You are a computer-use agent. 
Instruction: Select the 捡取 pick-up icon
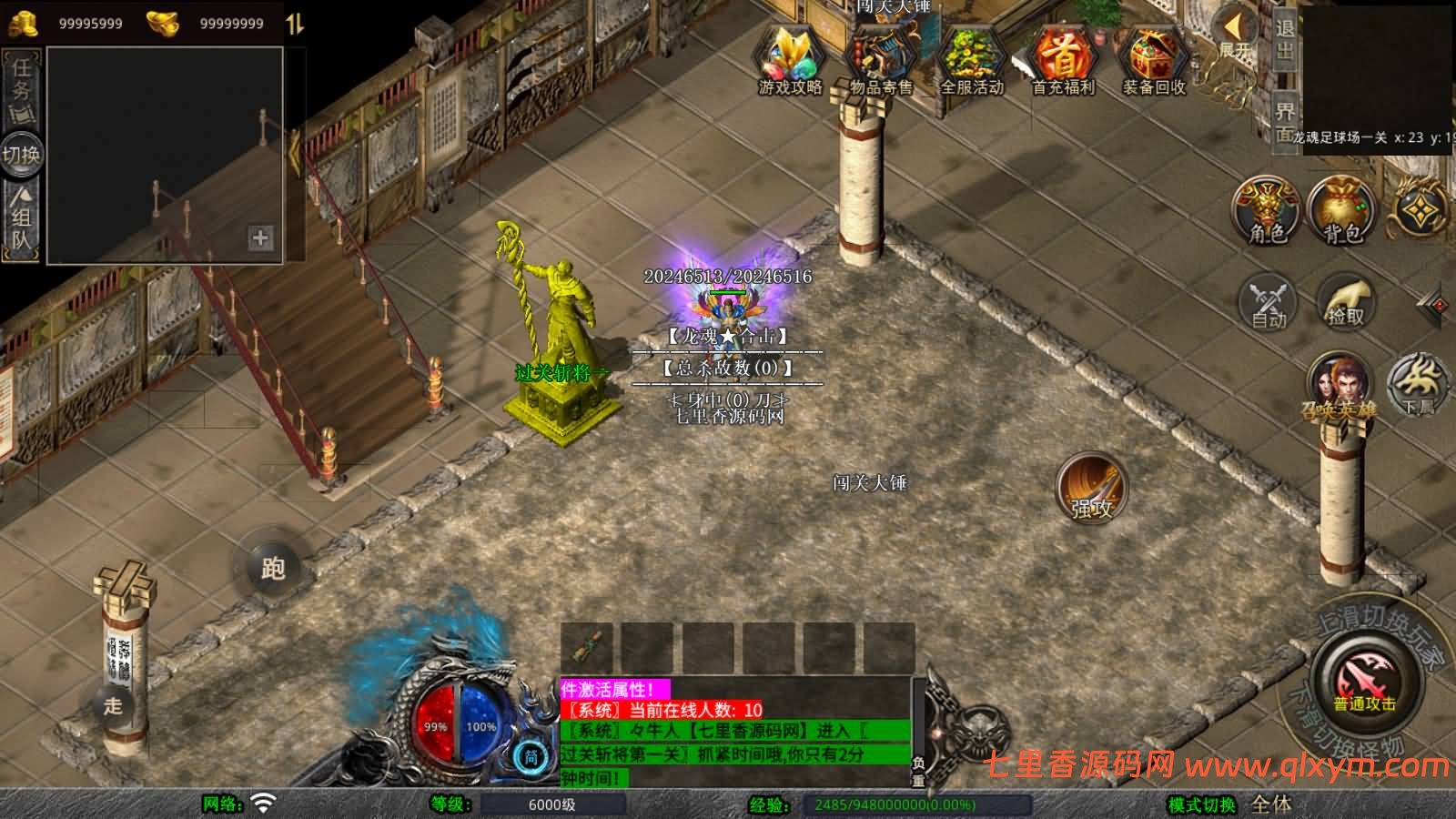coord(1345,300)
